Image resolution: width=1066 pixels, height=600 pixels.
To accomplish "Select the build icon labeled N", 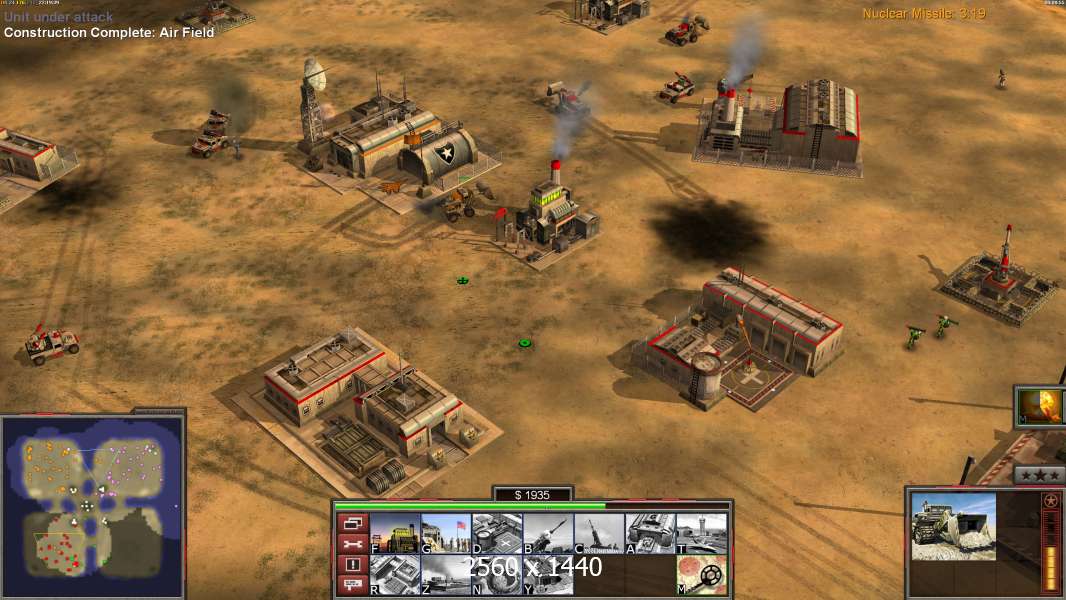I will click(x=497, y=575).
